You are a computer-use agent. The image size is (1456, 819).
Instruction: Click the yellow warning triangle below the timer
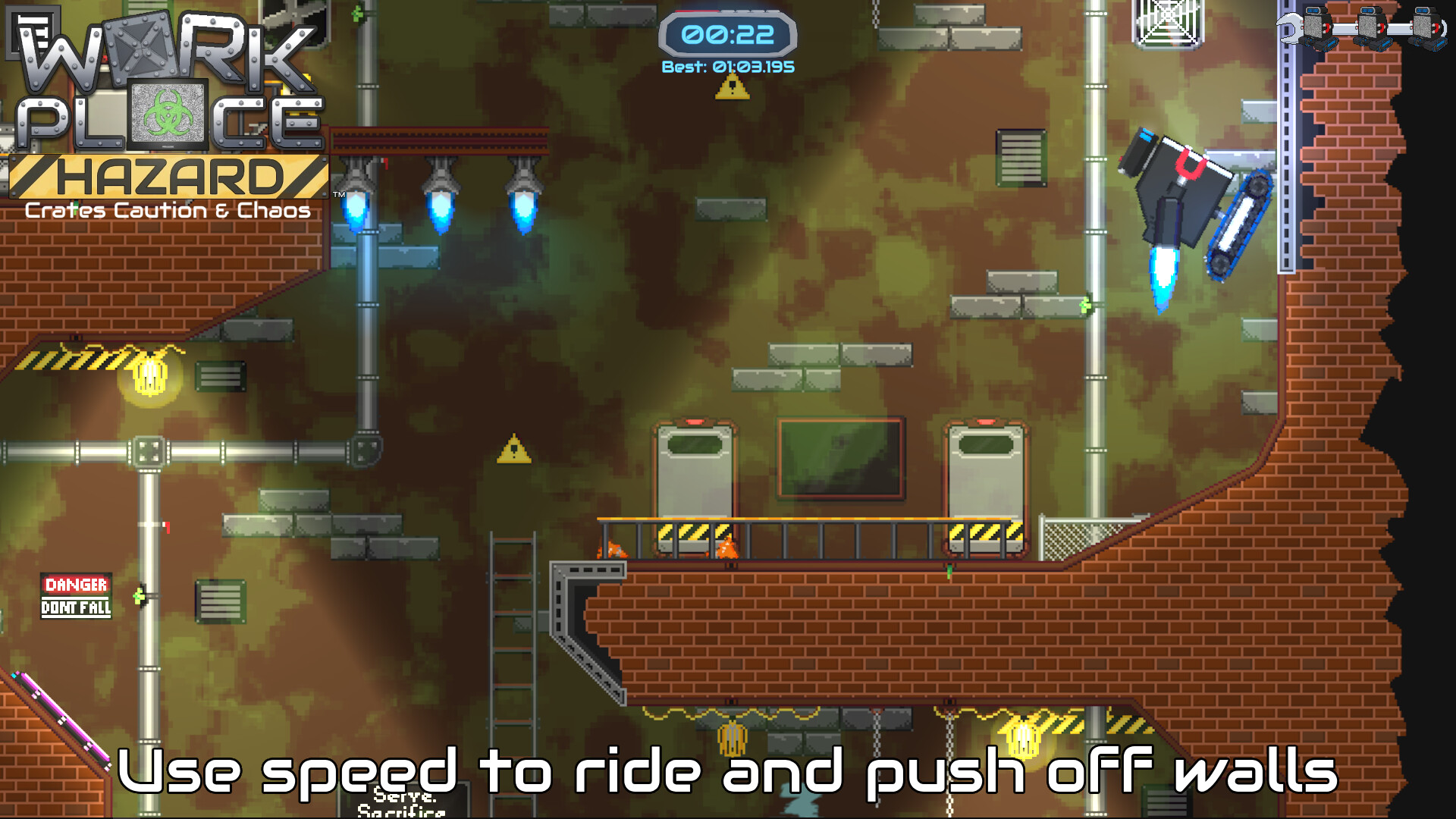click(731, 89)
